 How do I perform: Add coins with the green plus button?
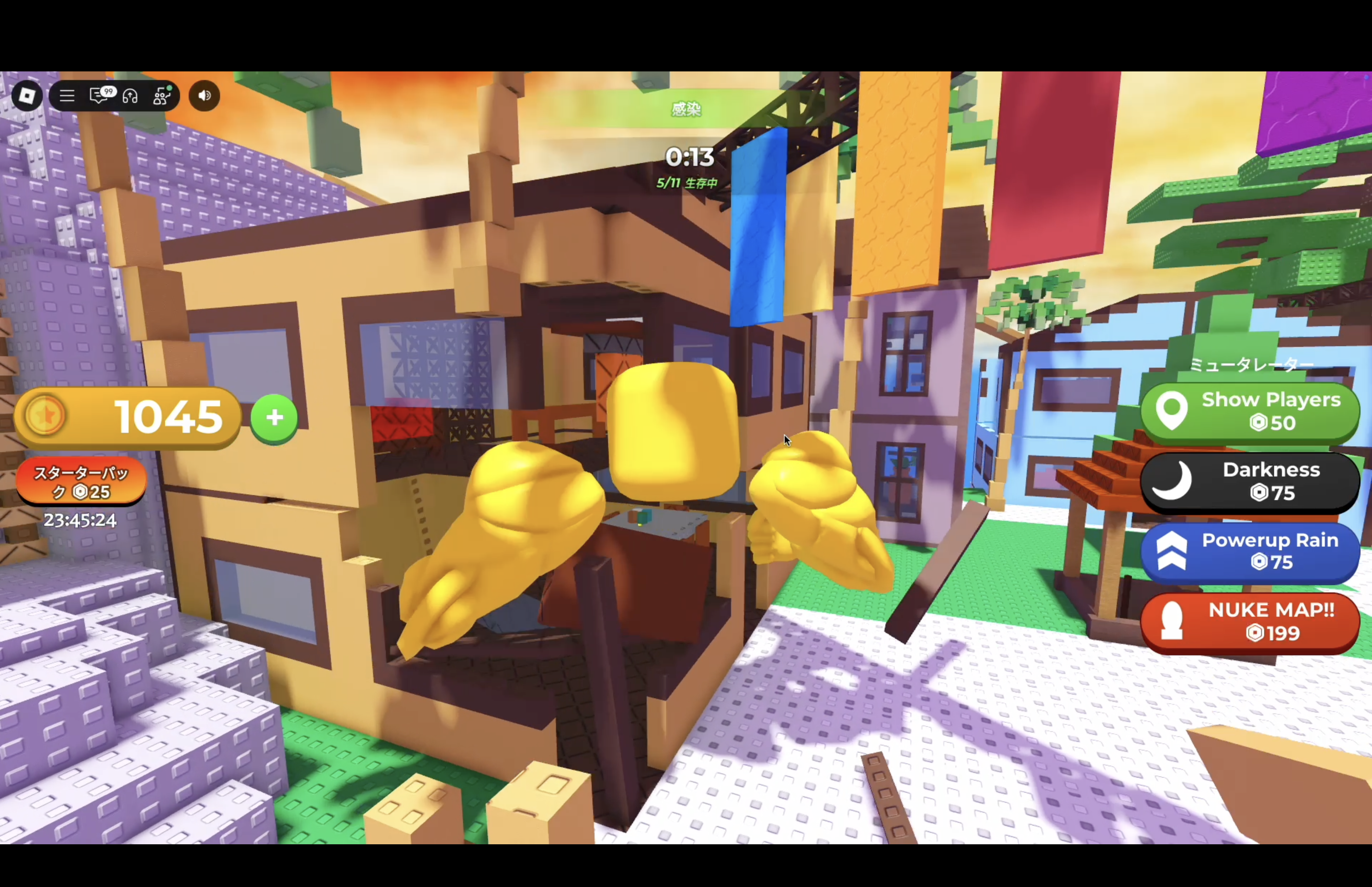coord(274,417)
